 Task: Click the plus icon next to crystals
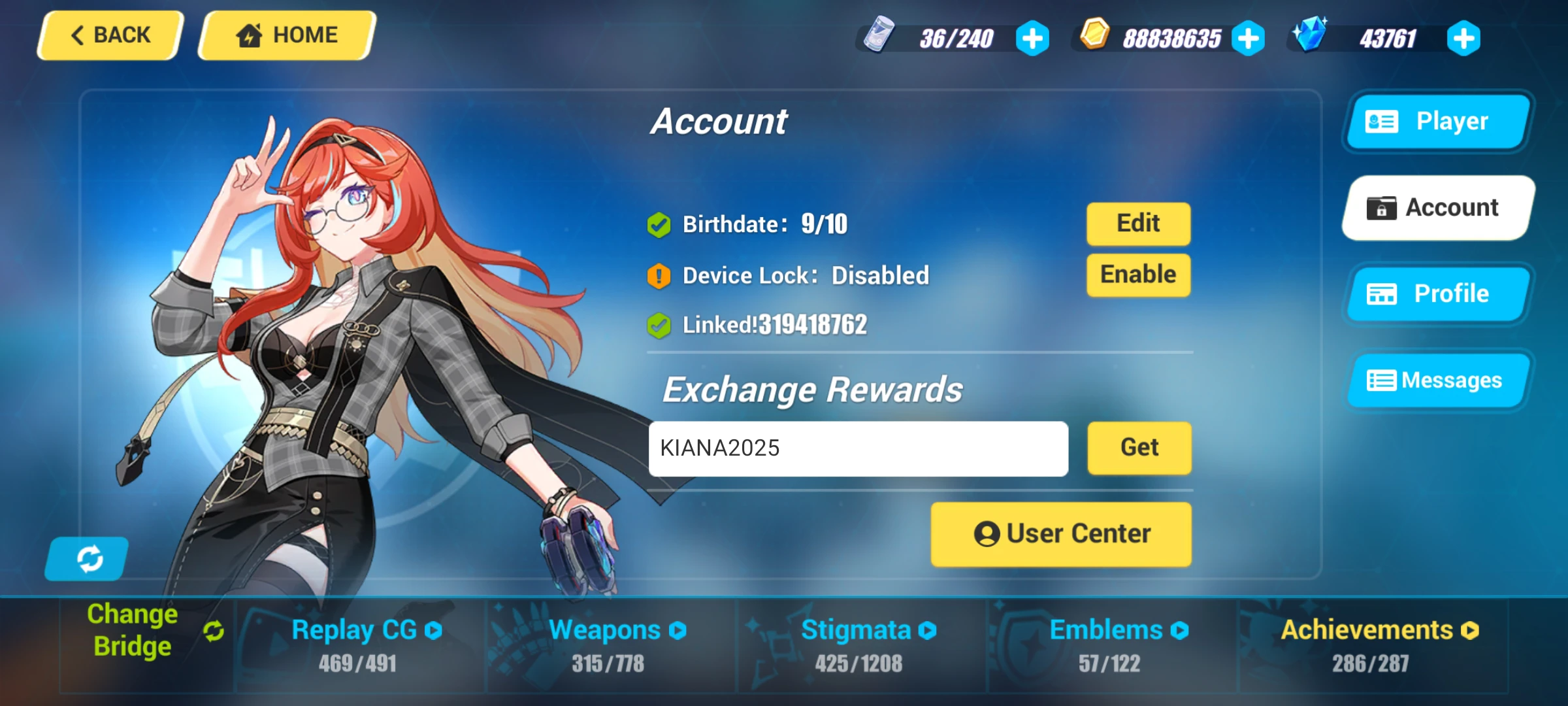click(1462, 38)
